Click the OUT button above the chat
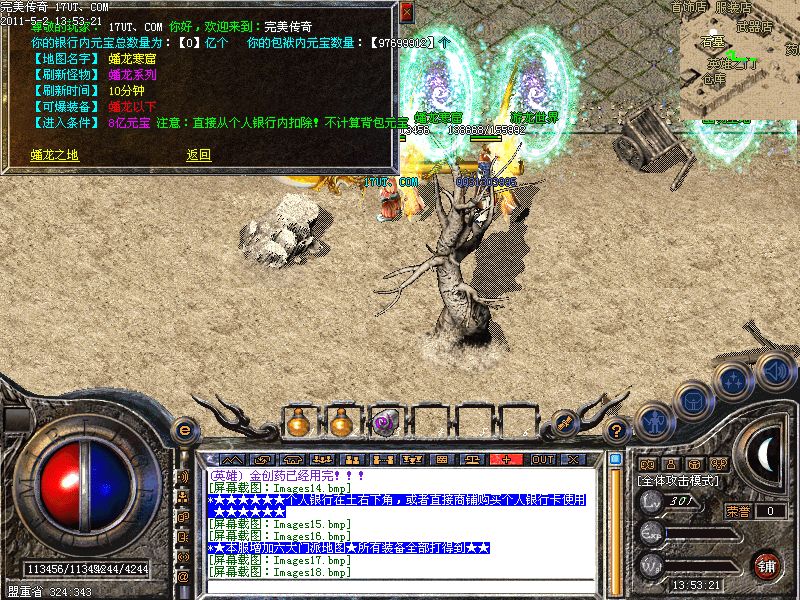This screenshot has width=800, height=600. pyautogui.click(x=542, y=459)
